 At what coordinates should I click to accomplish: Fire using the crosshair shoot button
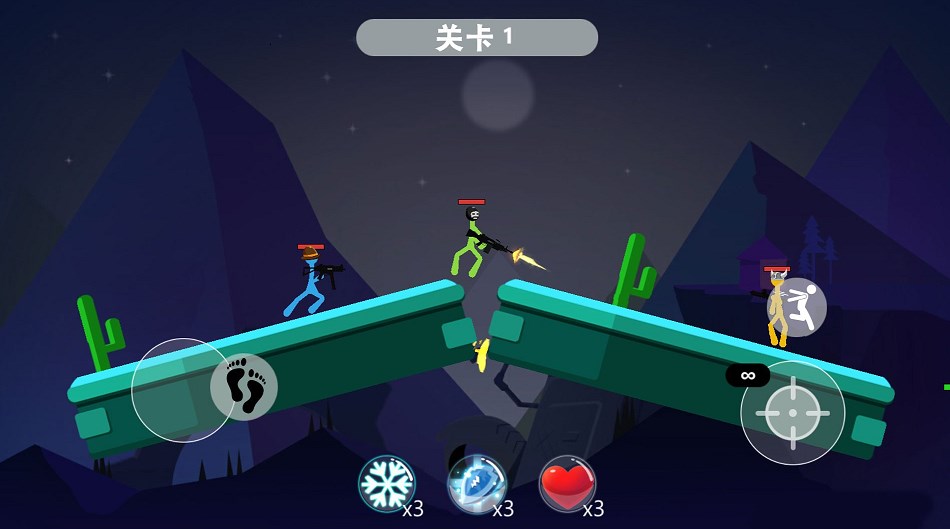(792, 412)
